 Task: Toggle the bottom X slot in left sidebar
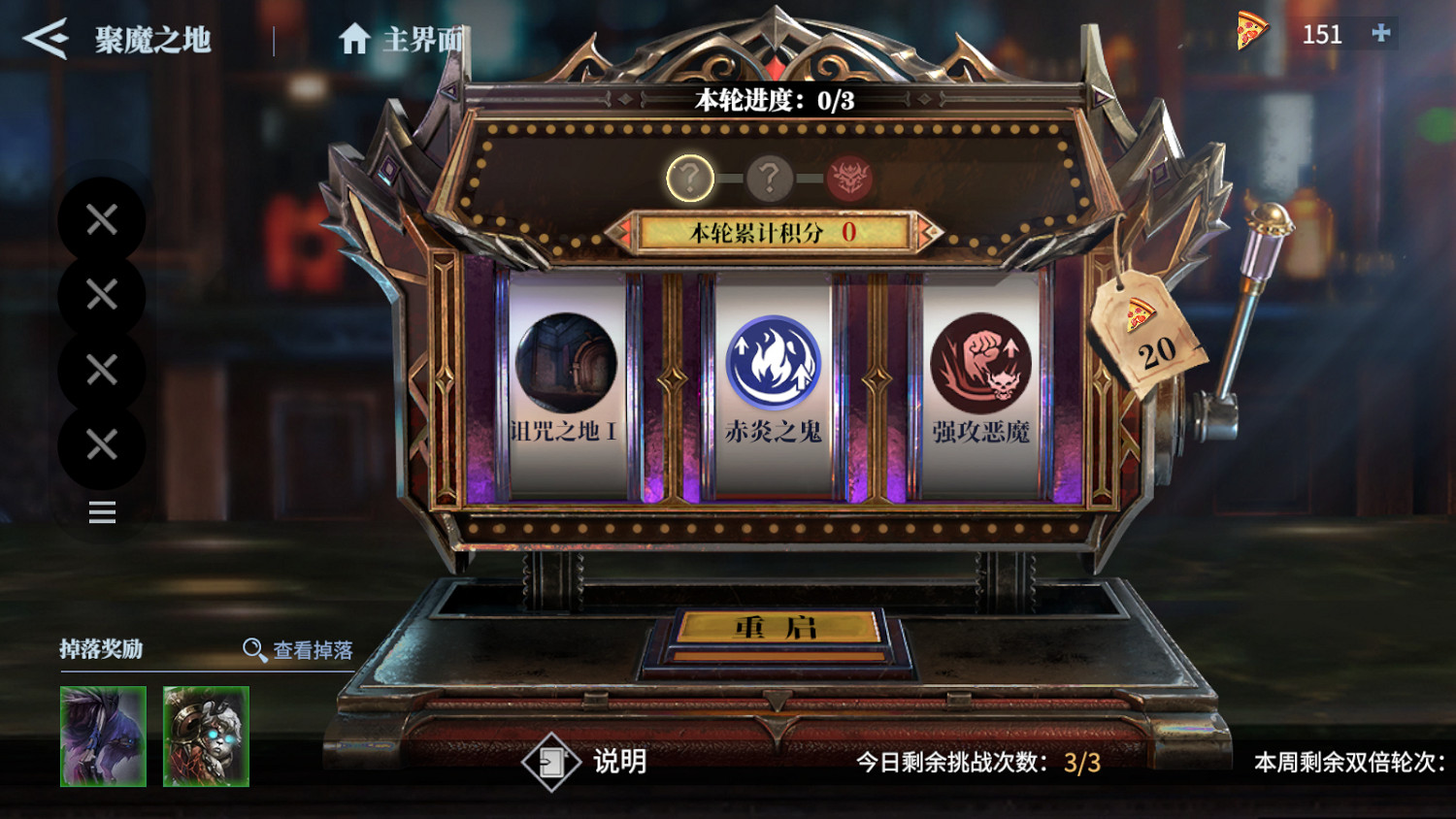click(x=100, y=444)
